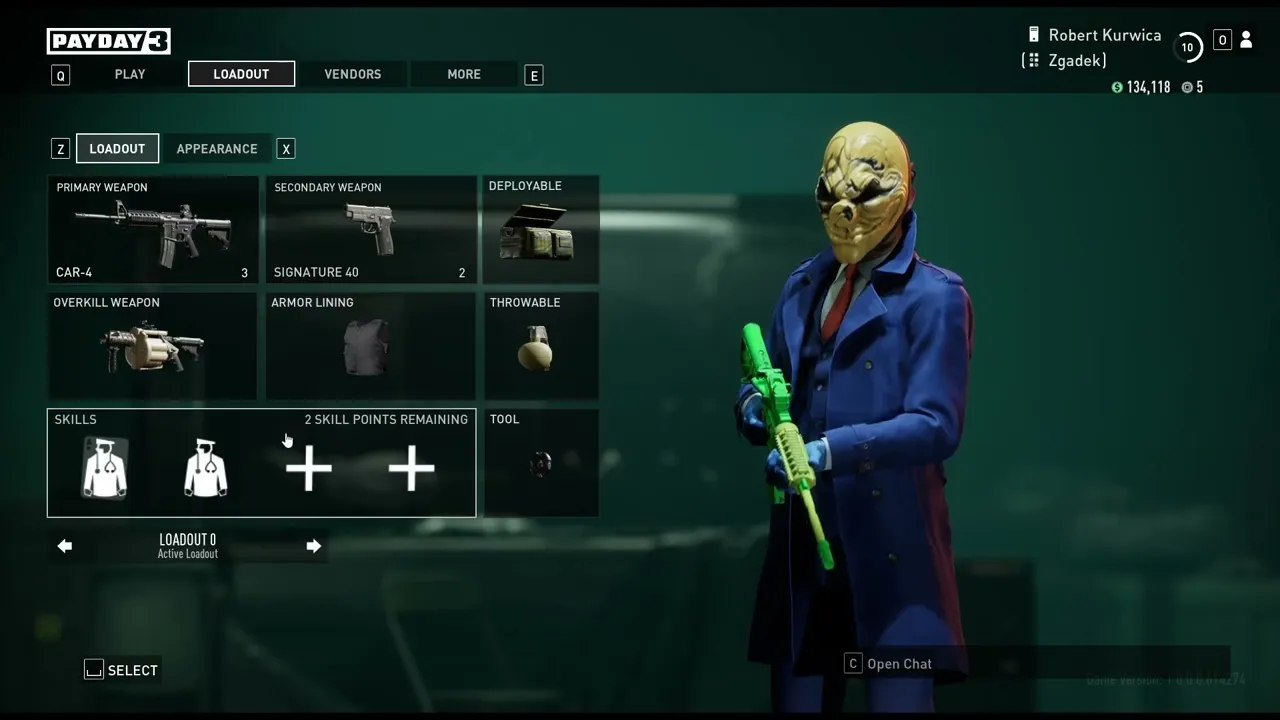Switch to the Appearance sub-tab

(217, 149)
